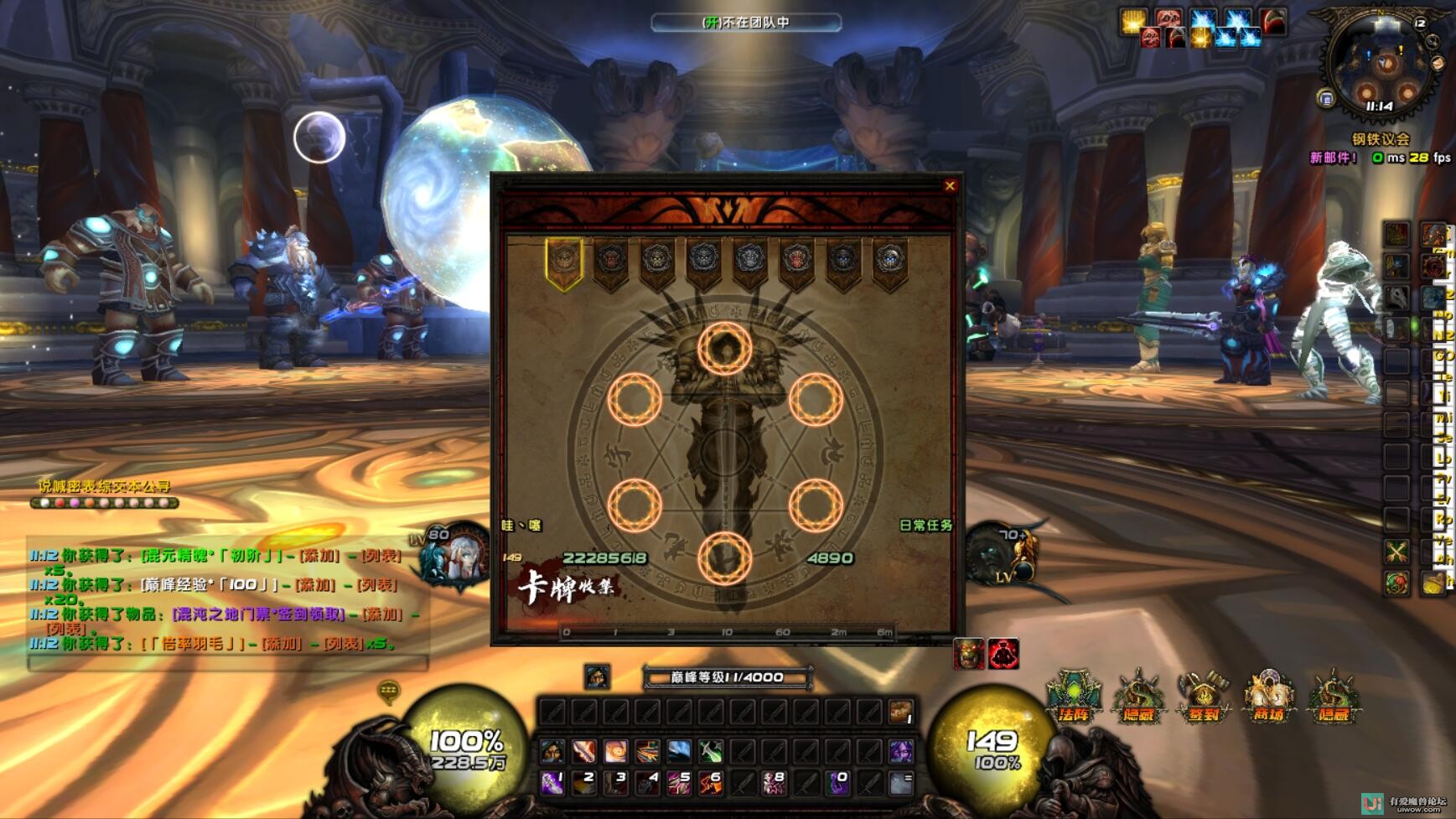Viewport: 1456px width, 819px height.
Task: Open the 新邮件 new mail notification
Action: pyautogui.click(x=1333, y=158)
